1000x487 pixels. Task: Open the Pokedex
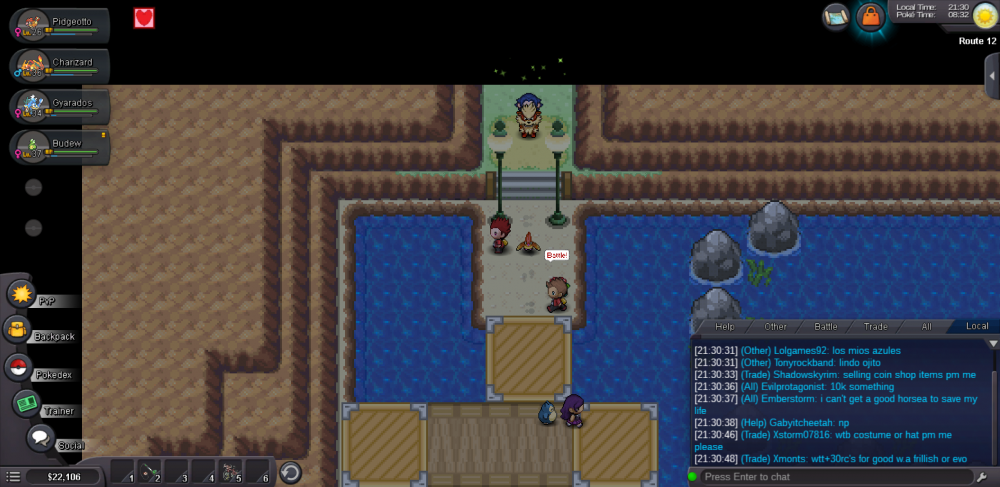click(x=18, y=367)
